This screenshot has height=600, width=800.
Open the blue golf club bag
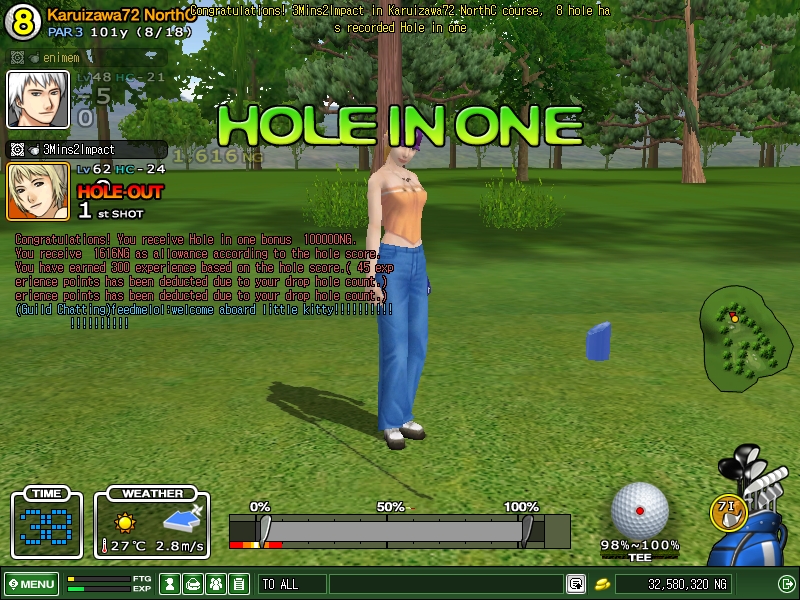pos(755,520)
